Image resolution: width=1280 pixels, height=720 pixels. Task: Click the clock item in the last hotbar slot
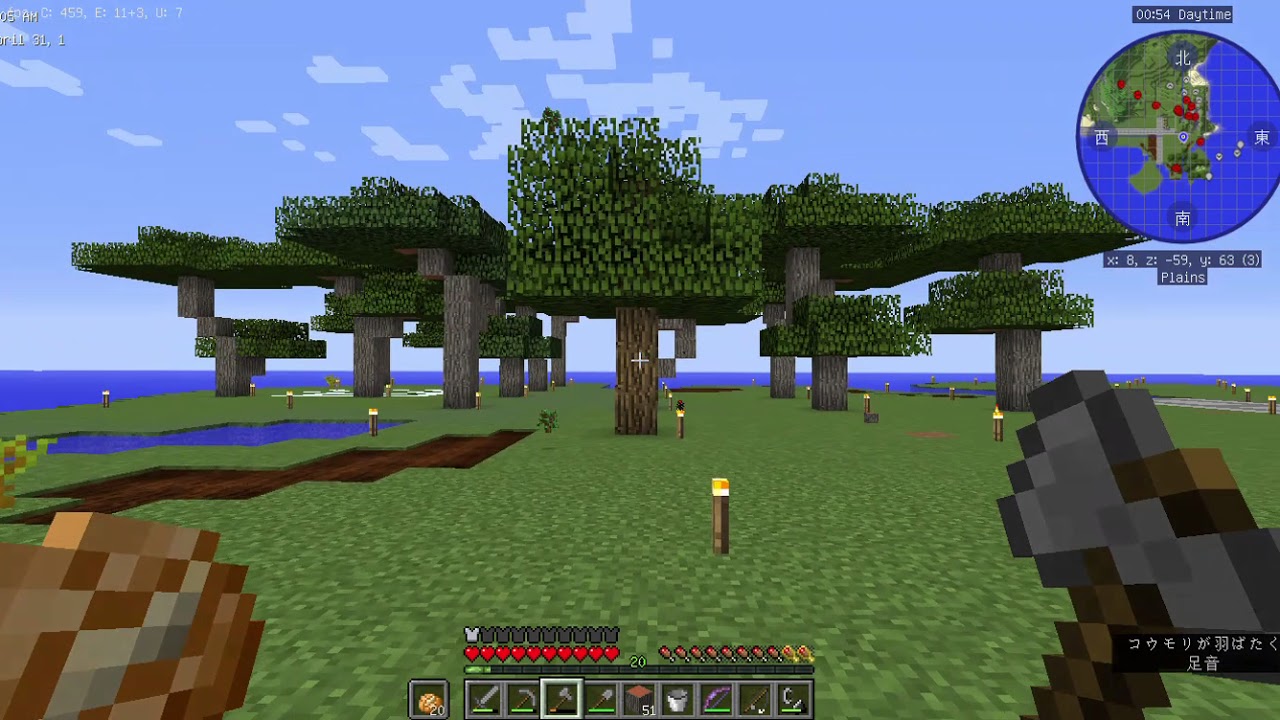pyautogui.click(x=791, y=698)
